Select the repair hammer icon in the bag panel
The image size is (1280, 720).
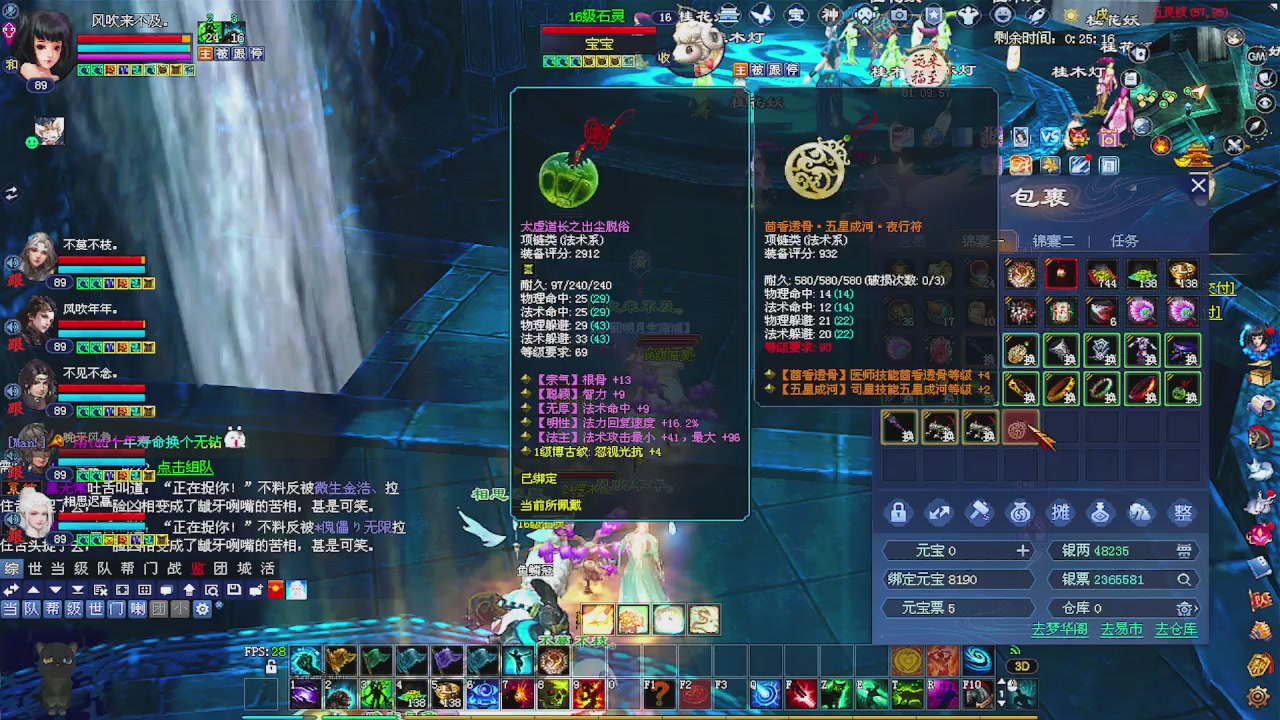(x=980, y=512)
